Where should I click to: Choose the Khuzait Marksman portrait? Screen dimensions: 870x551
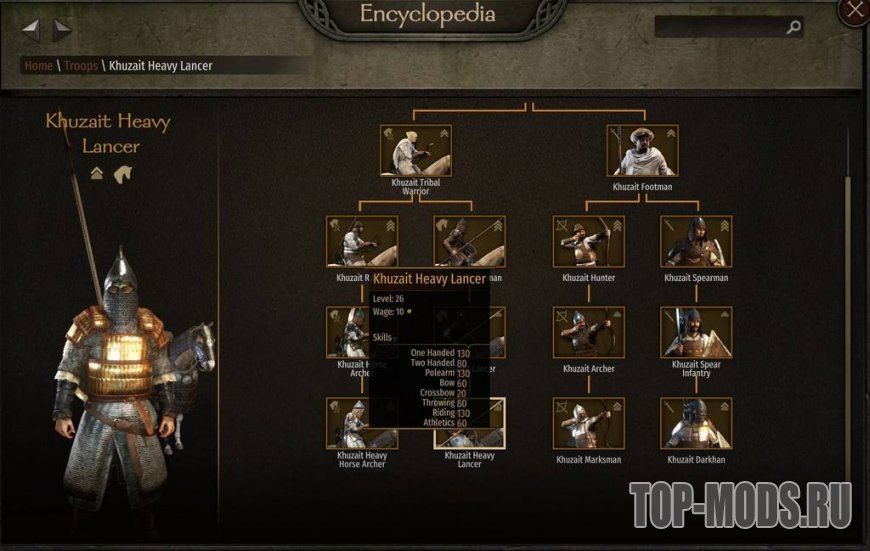tap(588, 423)
